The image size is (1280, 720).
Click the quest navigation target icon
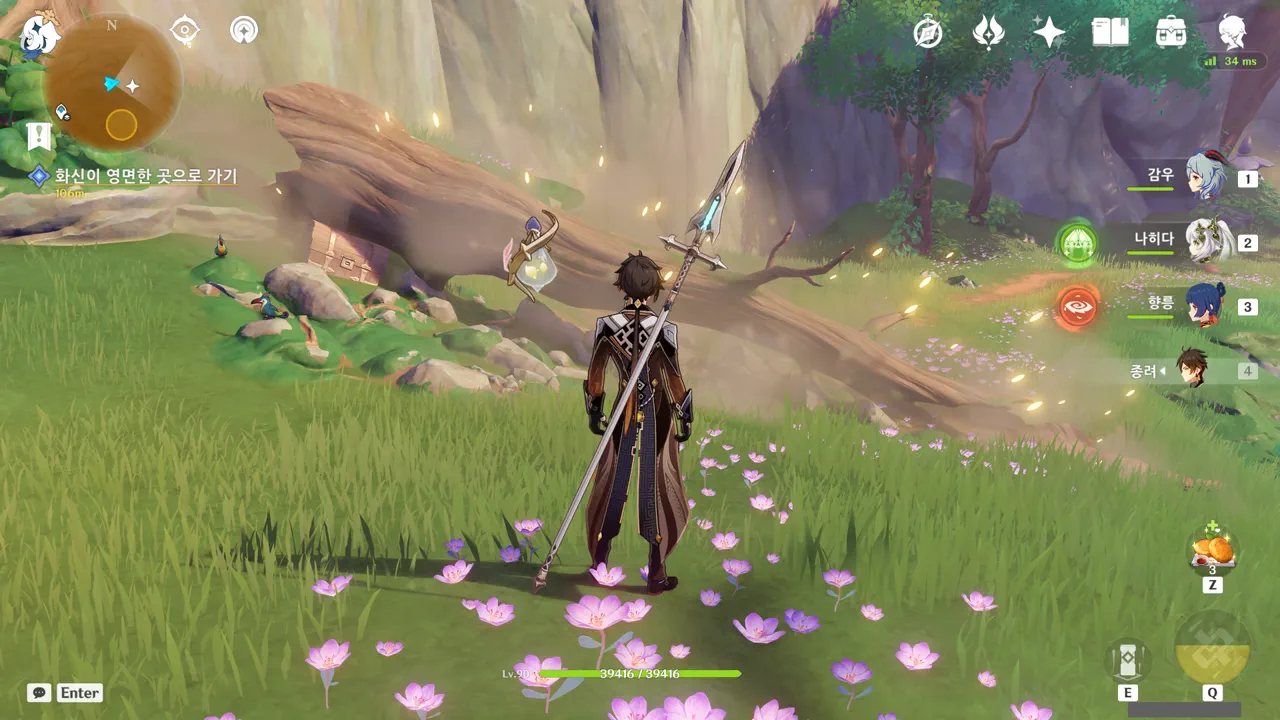point(185,30)
